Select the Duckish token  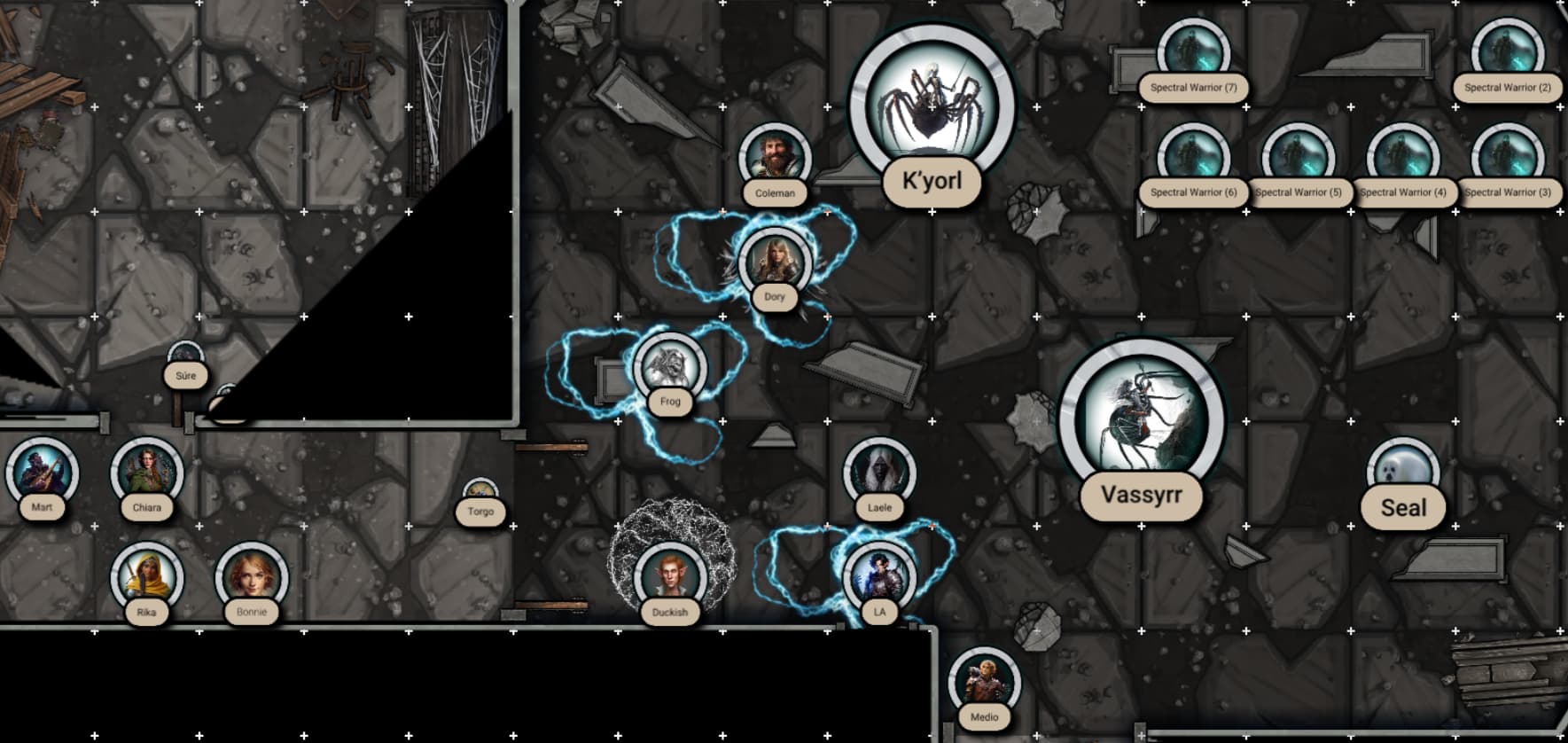670,577
